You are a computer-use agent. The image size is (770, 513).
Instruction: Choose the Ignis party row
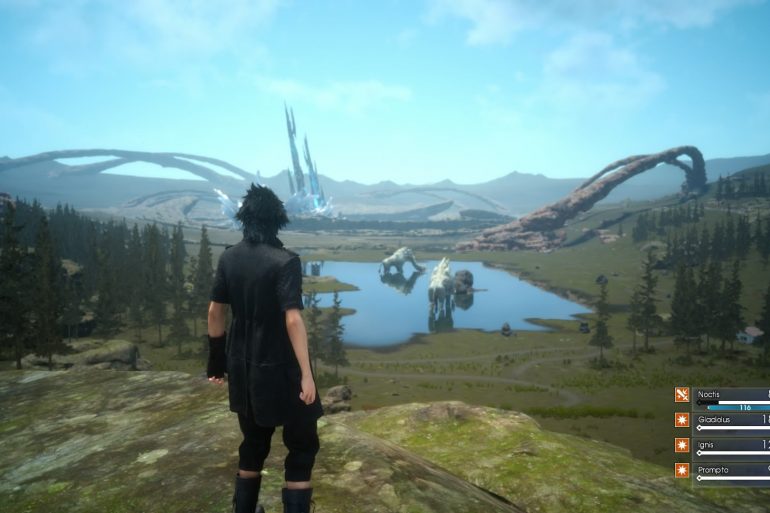[x=732, y=446]
